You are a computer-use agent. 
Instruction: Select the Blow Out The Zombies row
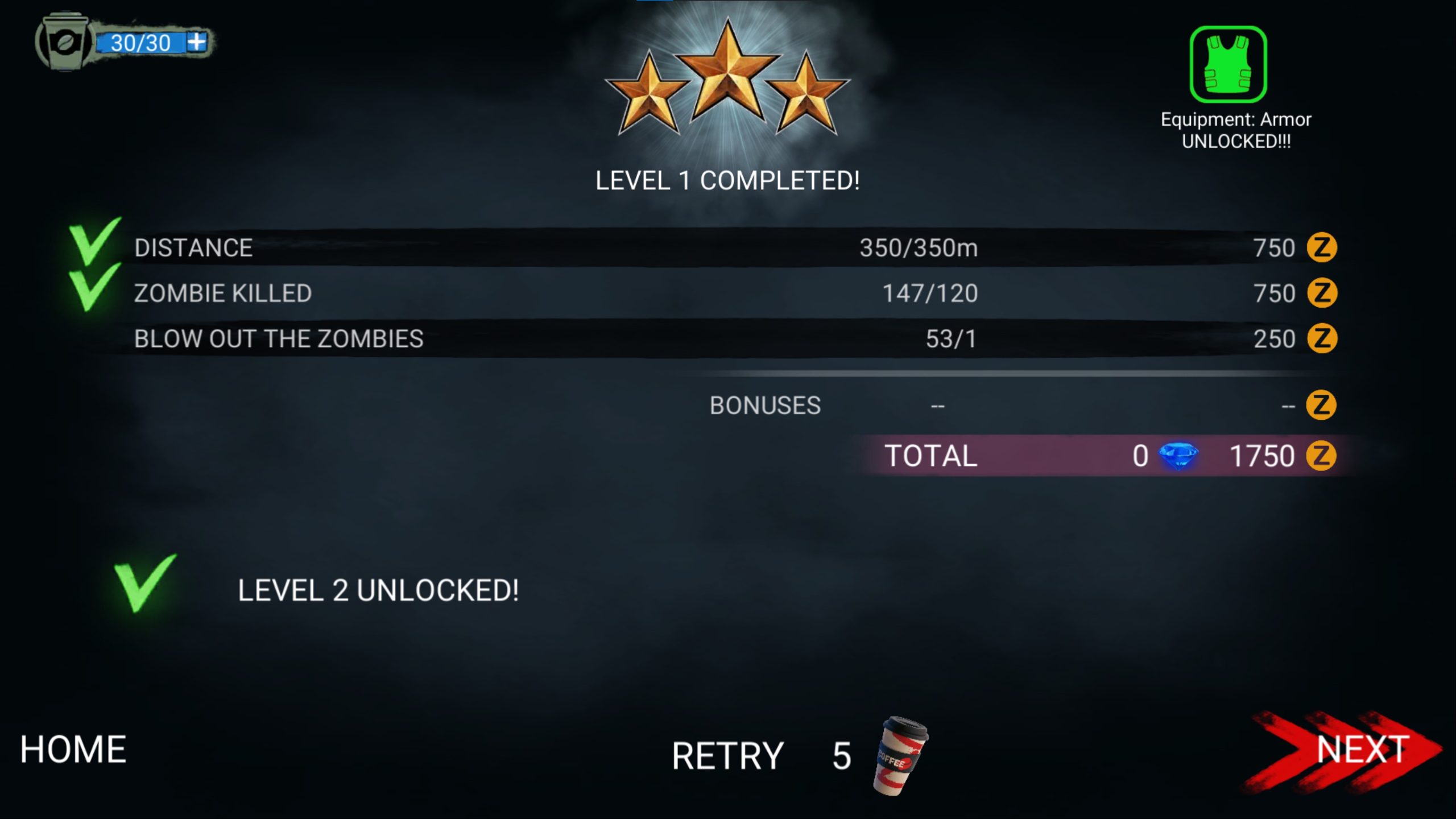[x=279, y=338]
